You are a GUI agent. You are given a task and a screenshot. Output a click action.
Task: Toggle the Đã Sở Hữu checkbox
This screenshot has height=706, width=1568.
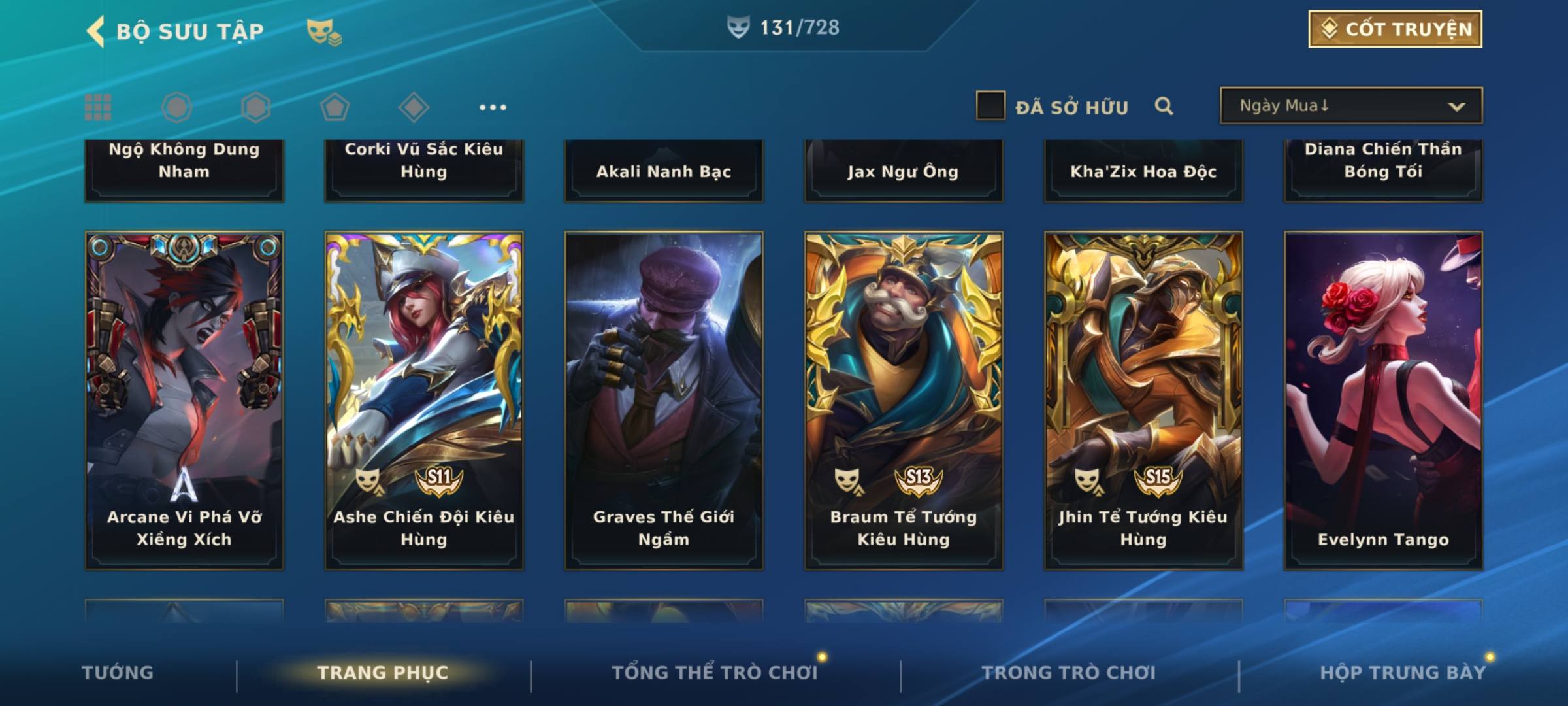[x=990, y=106]
